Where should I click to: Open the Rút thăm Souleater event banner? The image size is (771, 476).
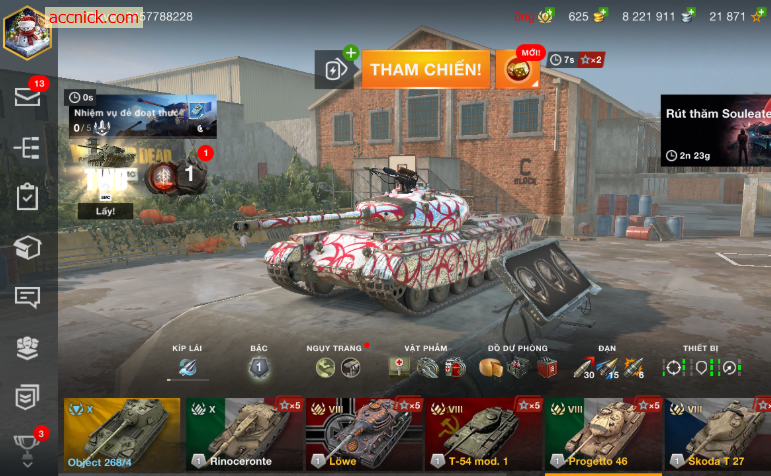[715, 131]
